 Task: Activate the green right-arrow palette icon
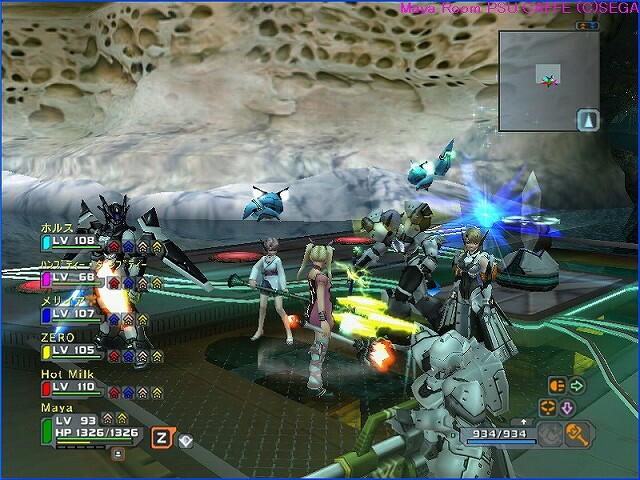[577, 385]
